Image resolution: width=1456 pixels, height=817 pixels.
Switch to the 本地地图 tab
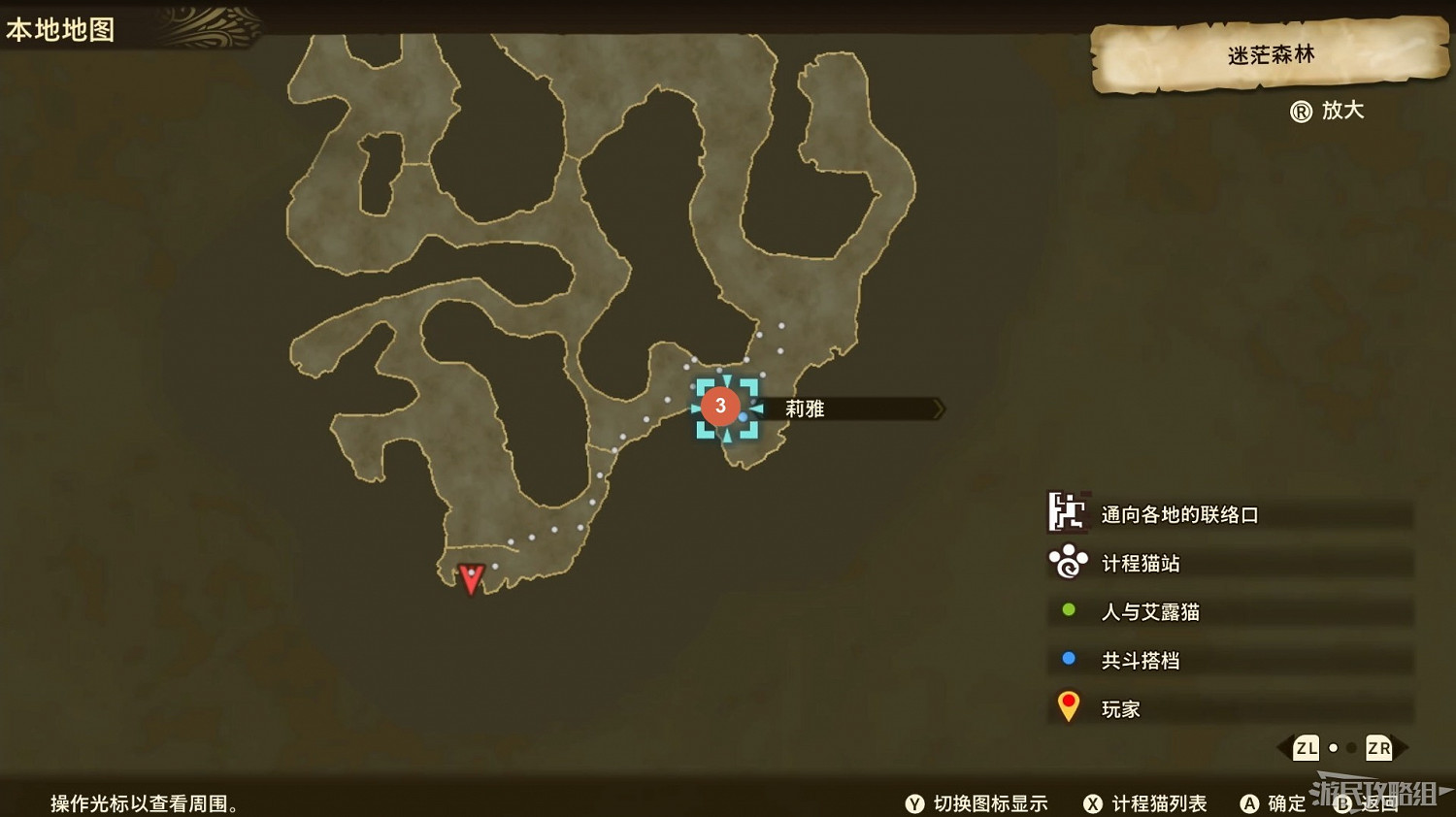[61, 28]
